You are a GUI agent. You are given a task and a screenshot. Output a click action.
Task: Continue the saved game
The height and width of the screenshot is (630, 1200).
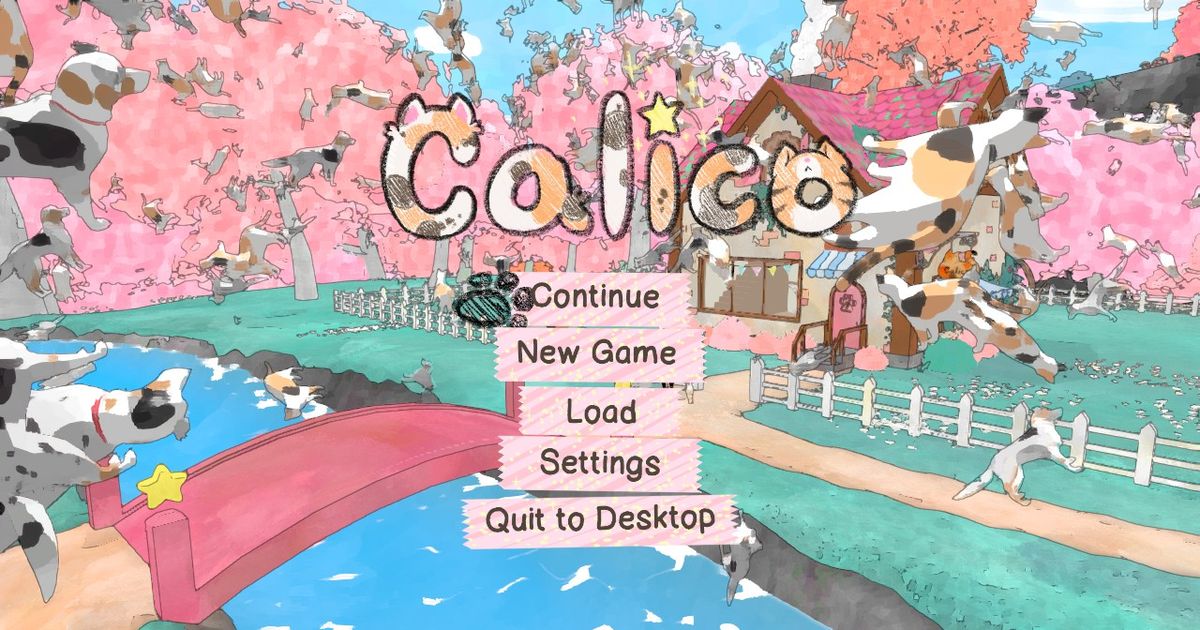click(x=597, y=297)
